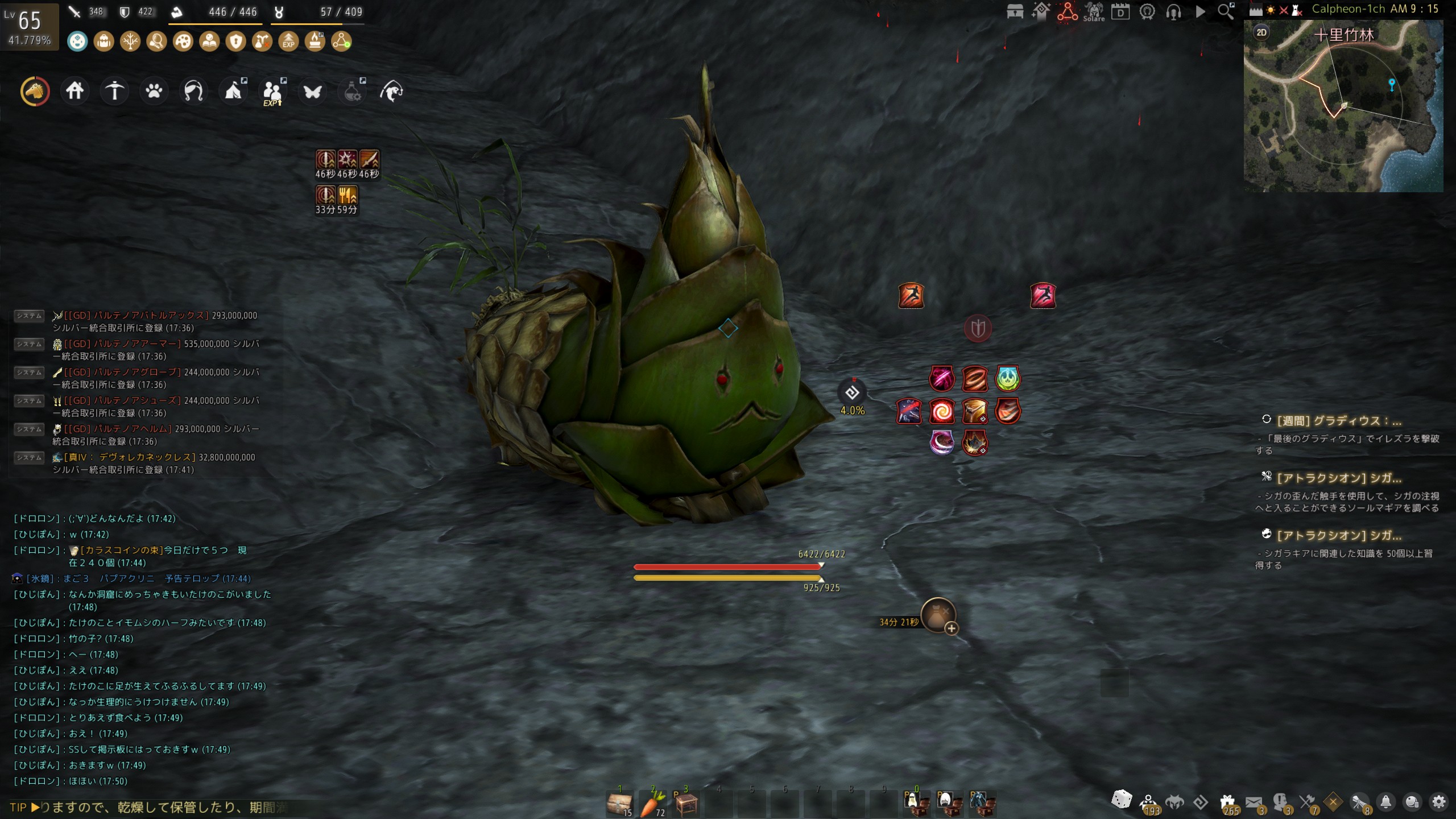Activate the green skull skill icon
The image size is (1456, 819).
click(1007, 379)
